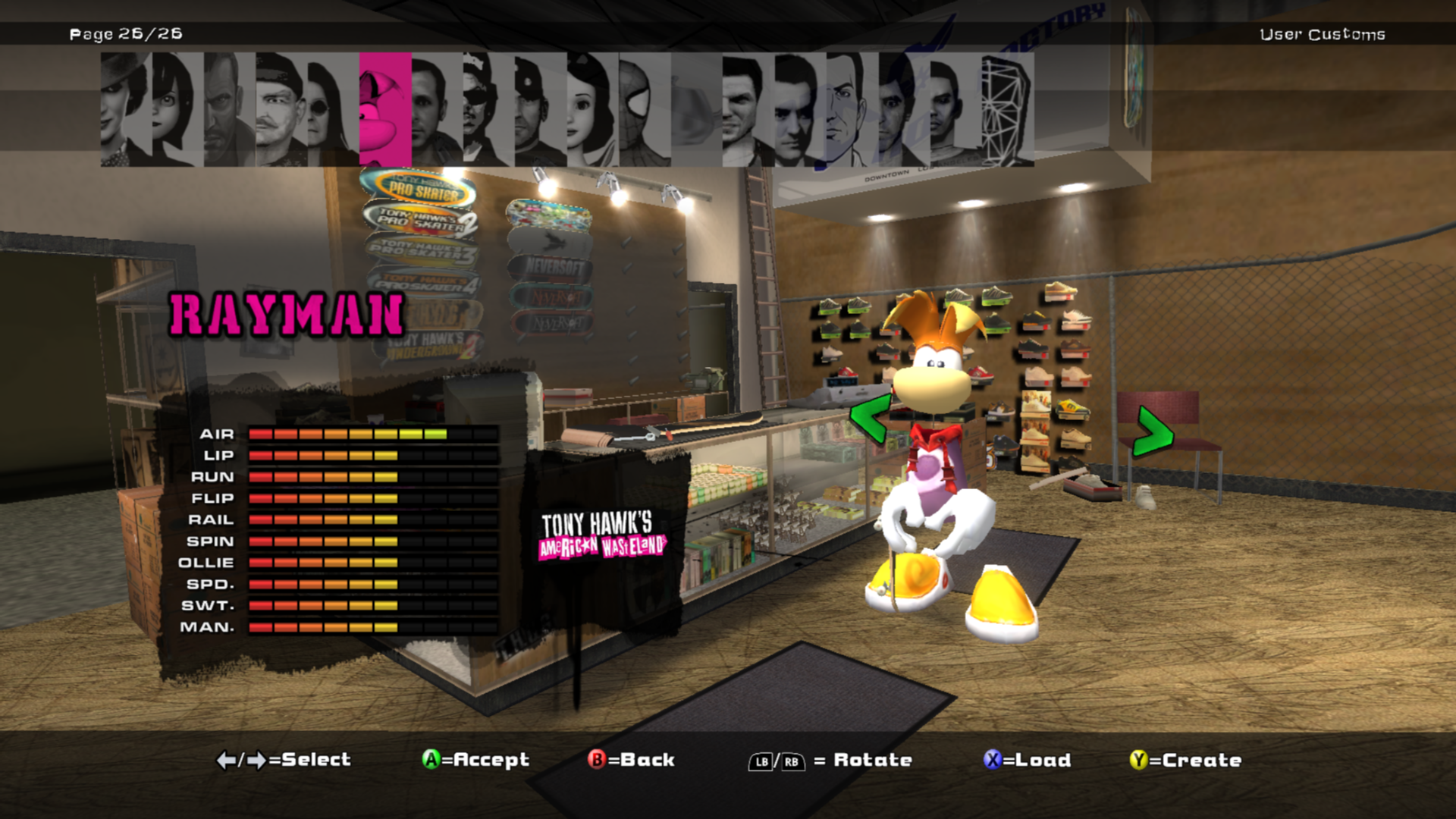Viewport: 1456px width, 819px height.
Task: Select the teapot skater portrait
Action: (x=695, y=109)
